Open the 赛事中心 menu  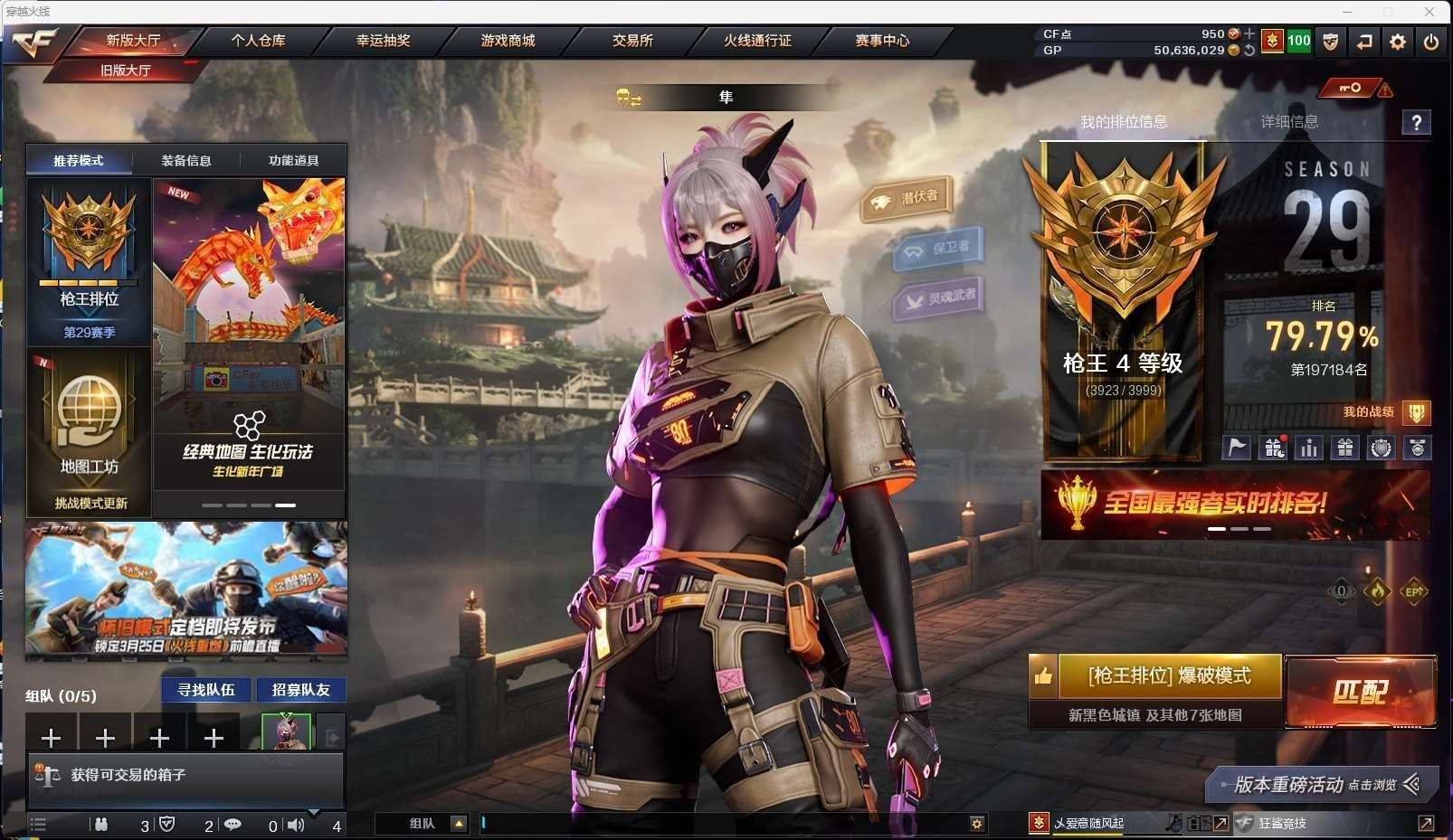[x=882, y=41]
